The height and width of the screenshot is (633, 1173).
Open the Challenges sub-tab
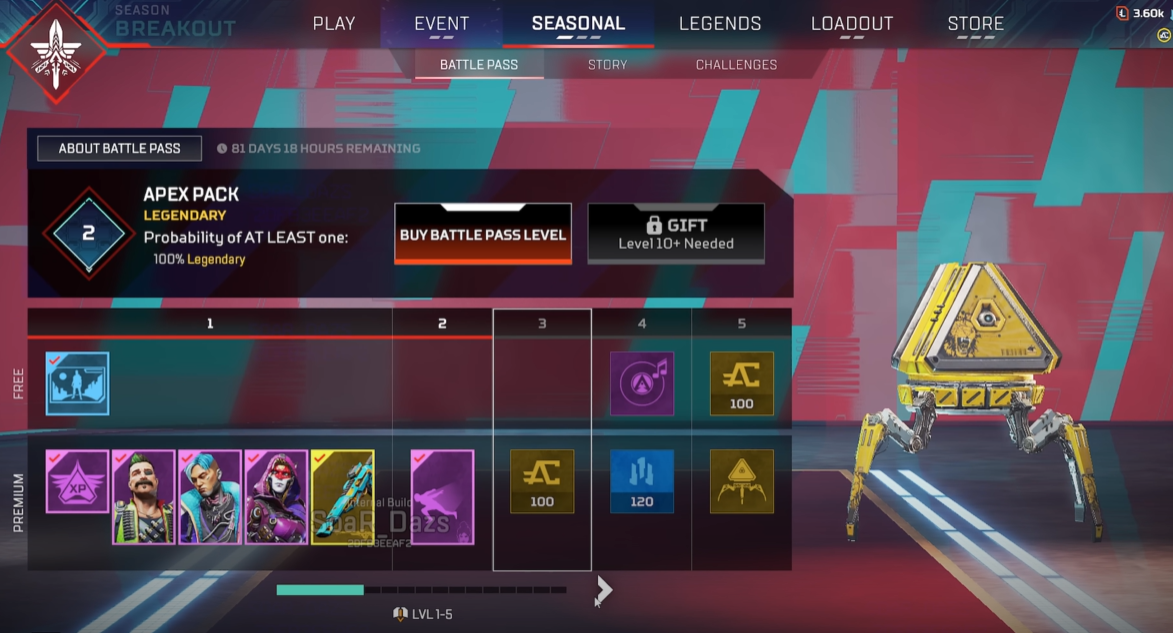[736, 65]
